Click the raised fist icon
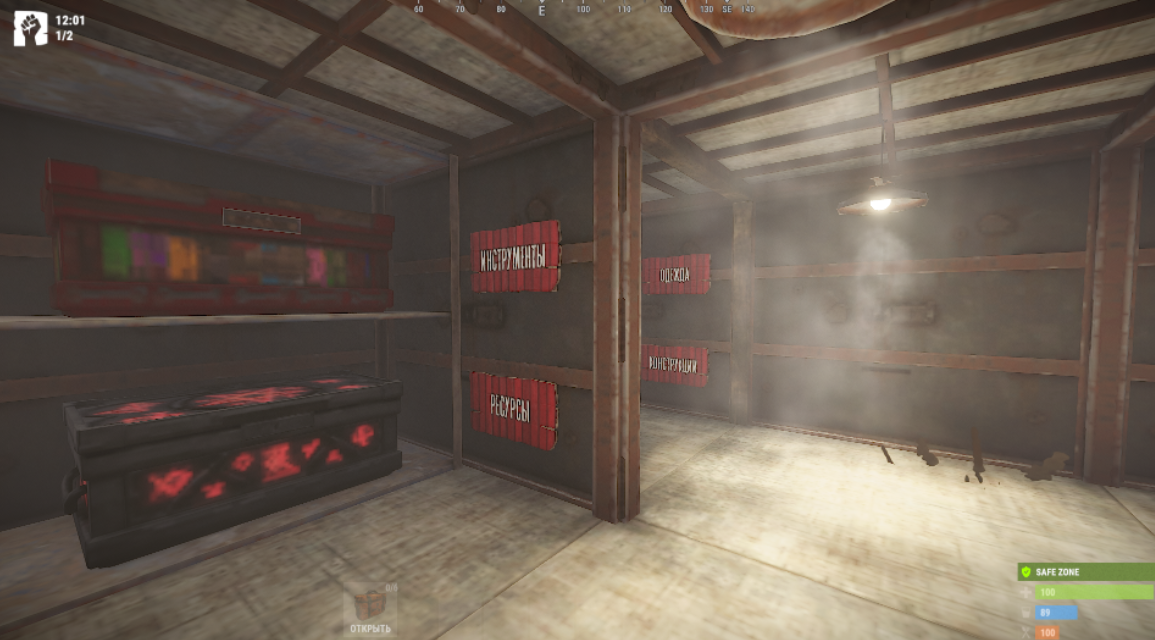 tap(30, 29)
